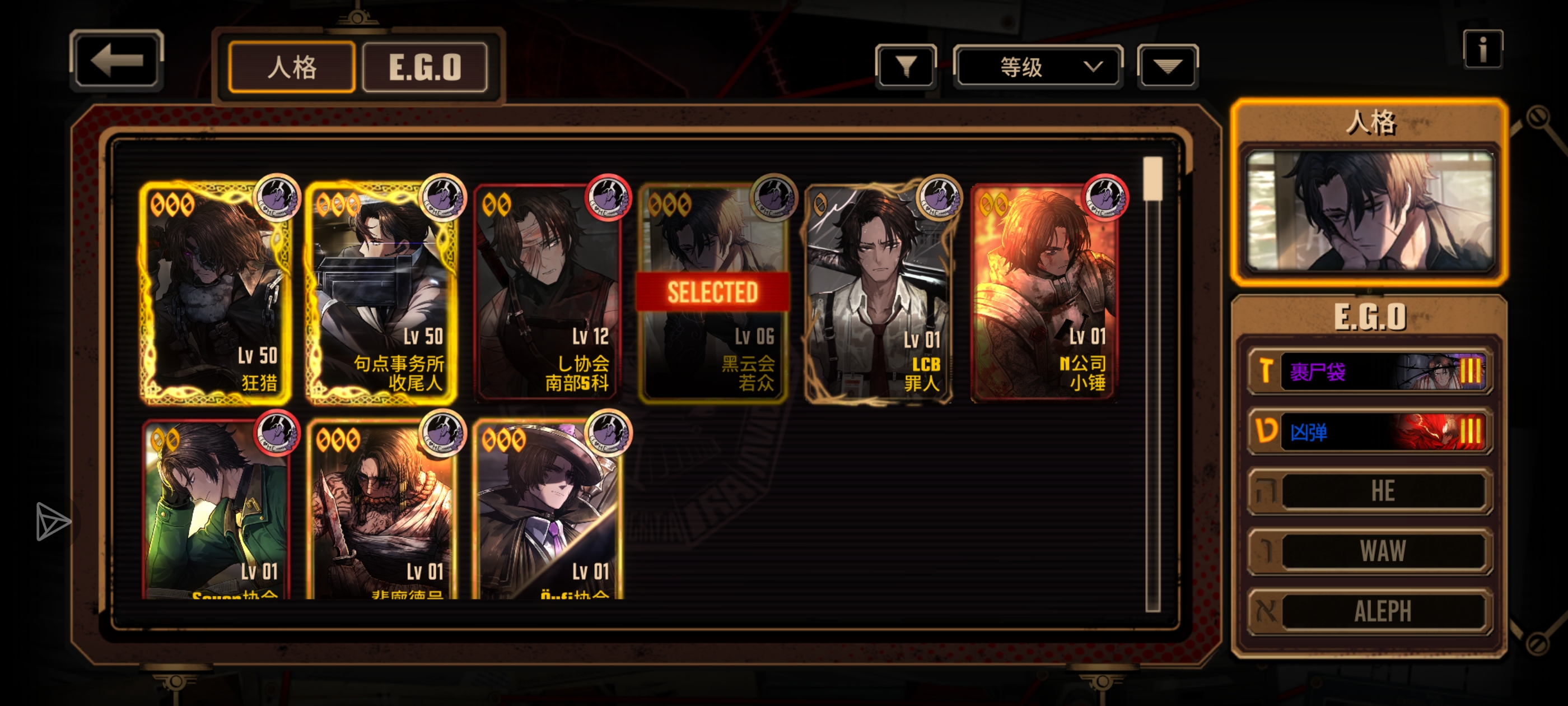Image resolution: width=1568 pixels, height=706 pixels.
Task: Choose the LCB 罪人 identity card
Action: pos(878,294)
